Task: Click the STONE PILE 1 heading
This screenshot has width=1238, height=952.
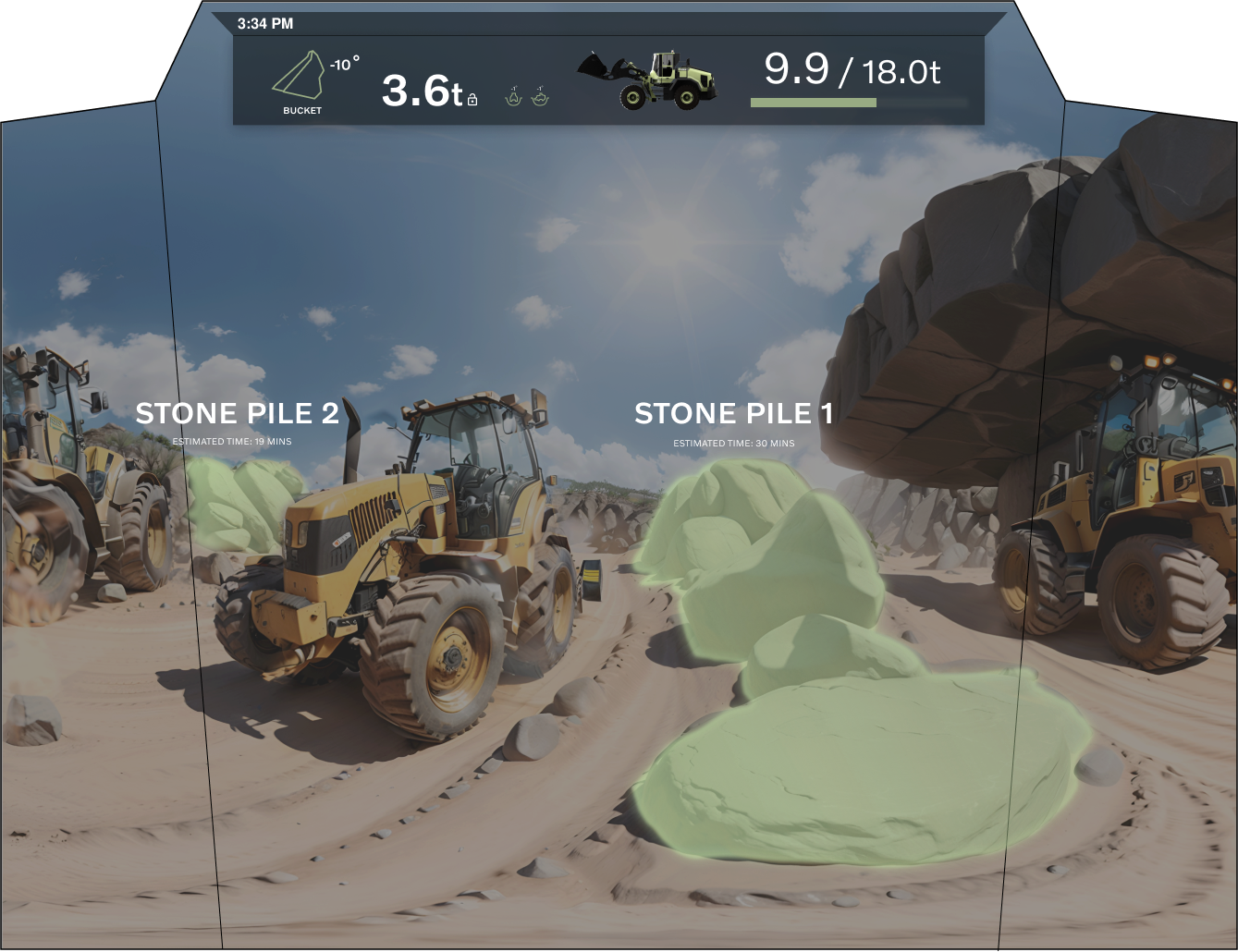Action: pos(734,414)
